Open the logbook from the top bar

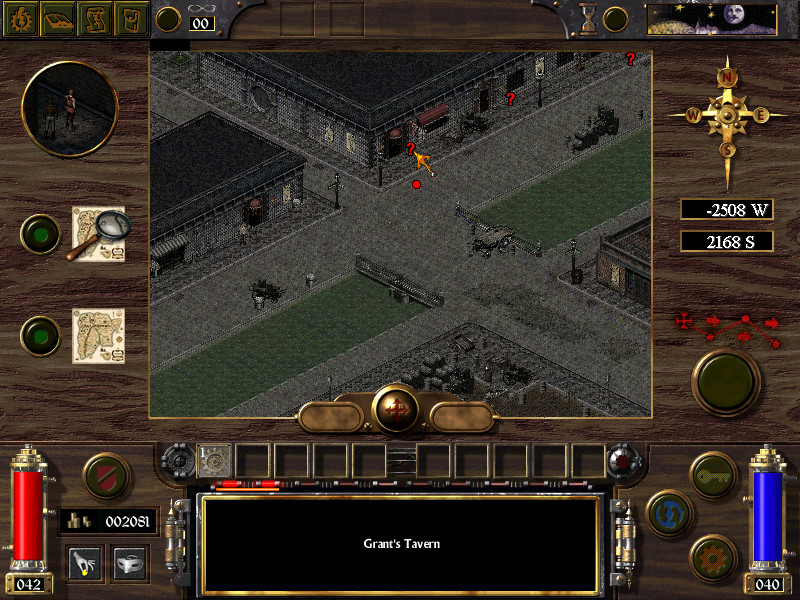point(57,18)
